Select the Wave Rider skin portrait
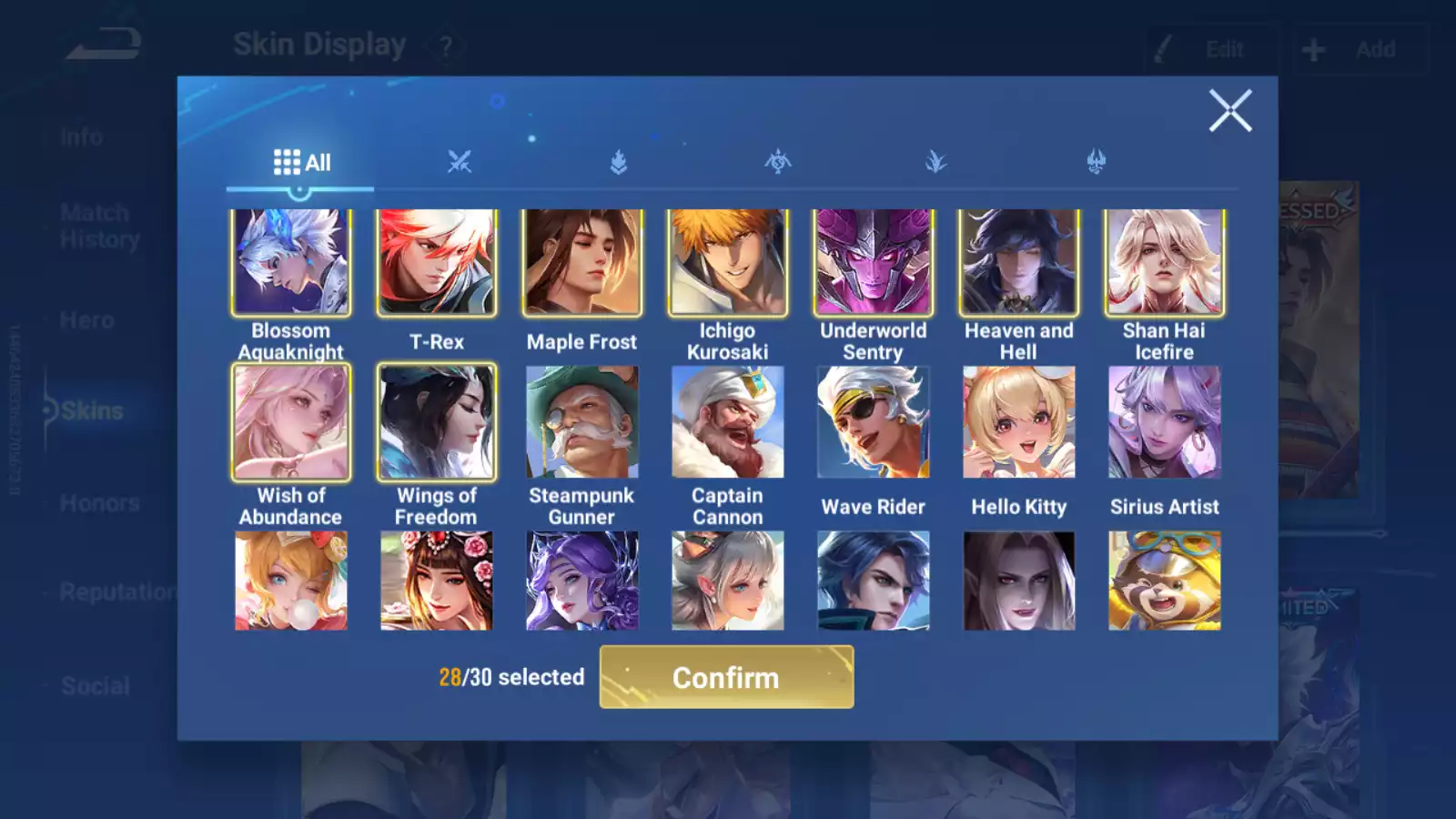This screenshot has height=819, width=1456. [x=873, y=422]
